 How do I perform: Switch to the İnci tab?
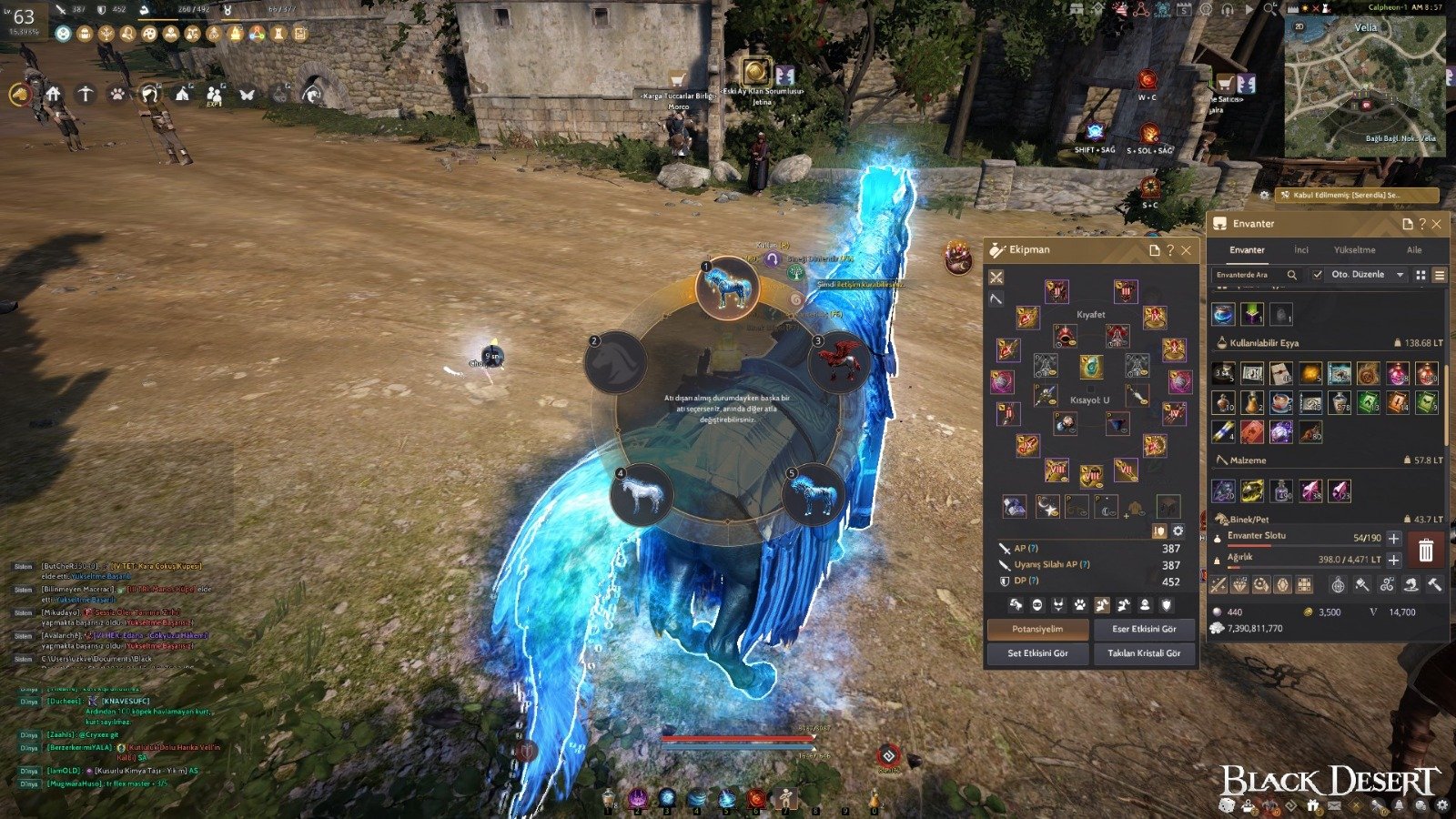point(1301,250)
